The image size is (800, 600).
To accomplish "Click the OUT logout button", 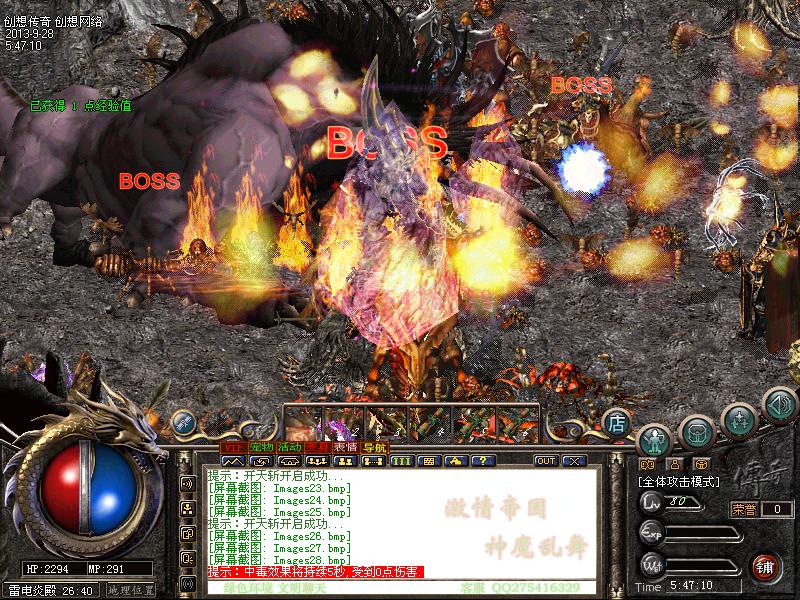I will (x=546, y=461).
